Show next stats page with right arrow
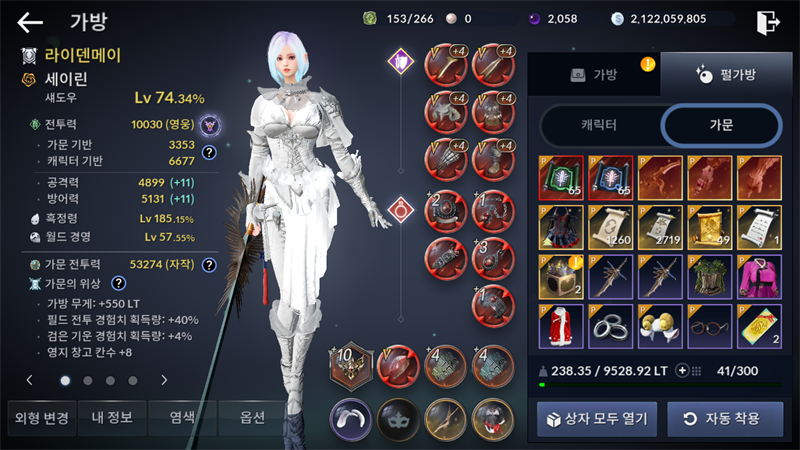 164,380
